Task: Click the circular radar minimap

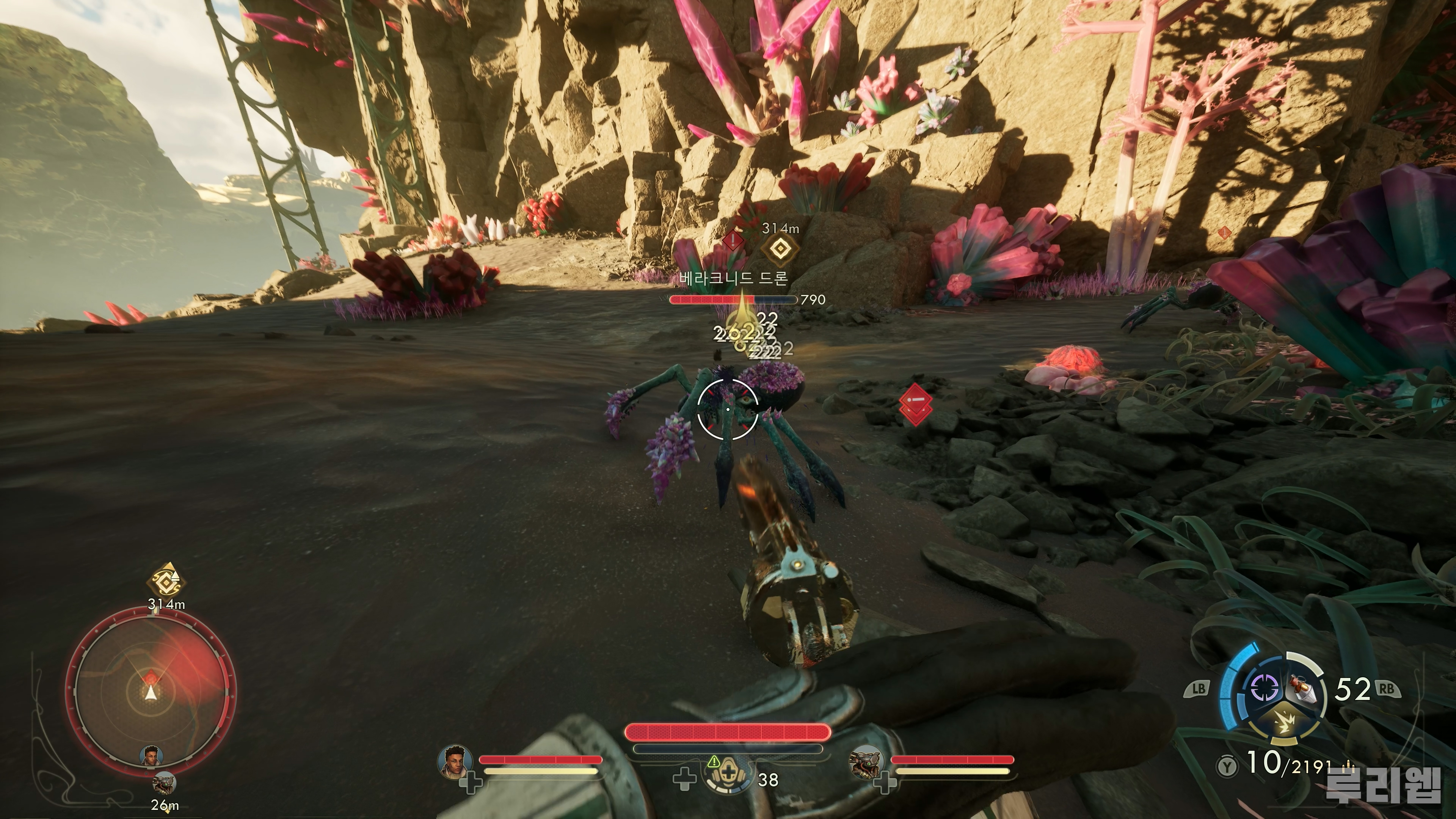Action: click(151, 691)
